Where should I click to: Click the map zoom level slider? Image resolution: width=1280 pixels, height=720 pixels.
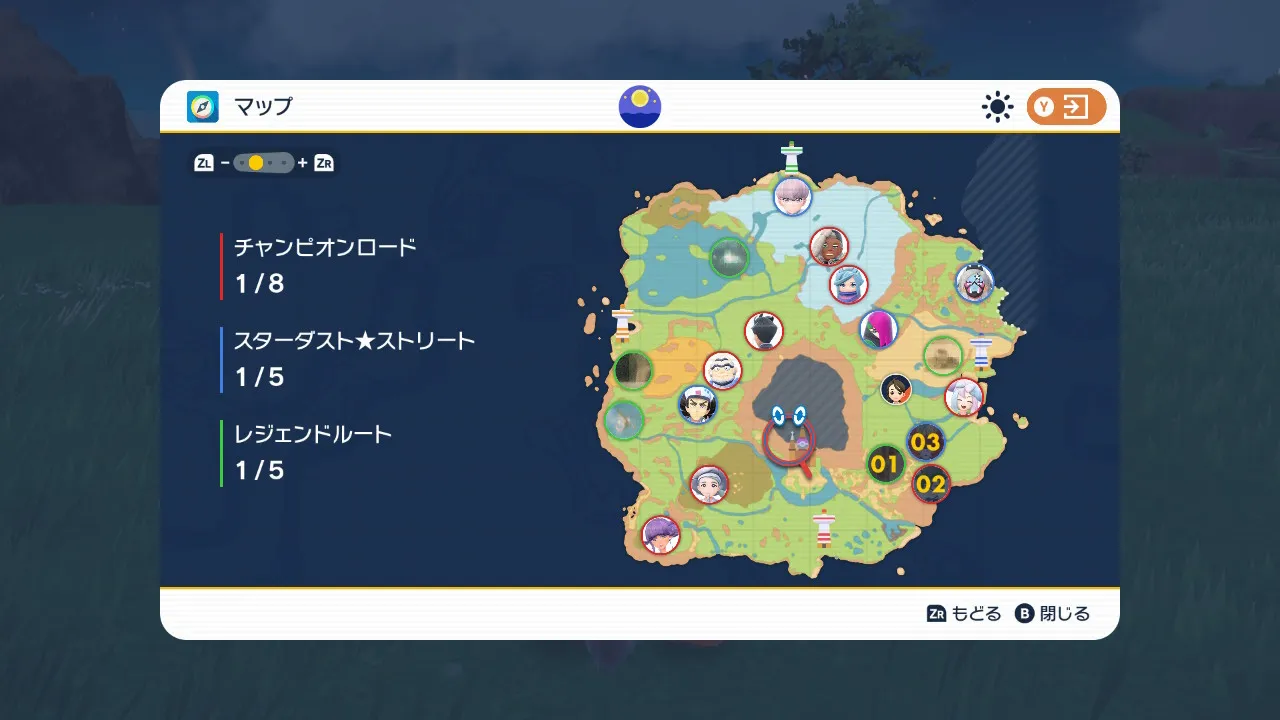pyautogui.click(x=264, y=163)
